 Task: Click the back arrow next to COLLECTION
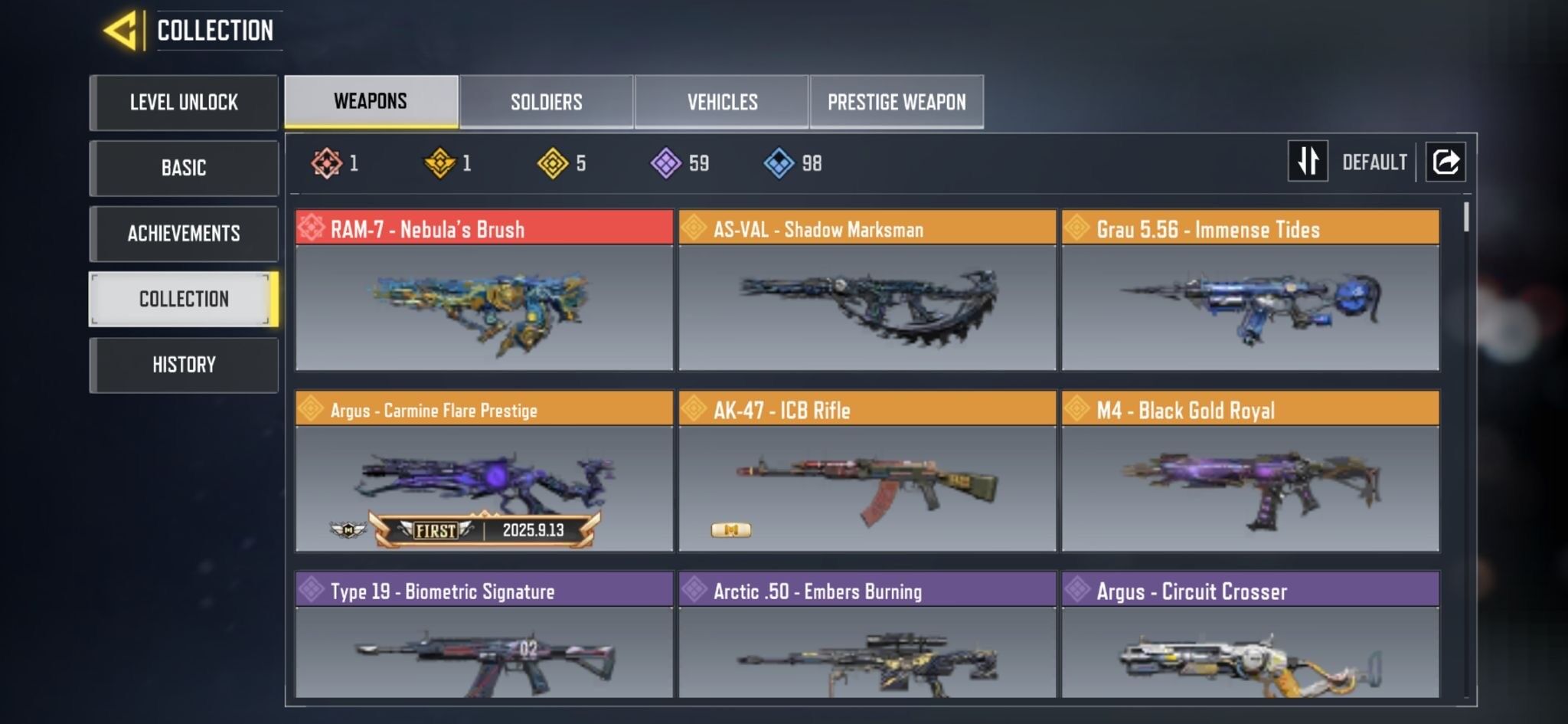[122, 29]
